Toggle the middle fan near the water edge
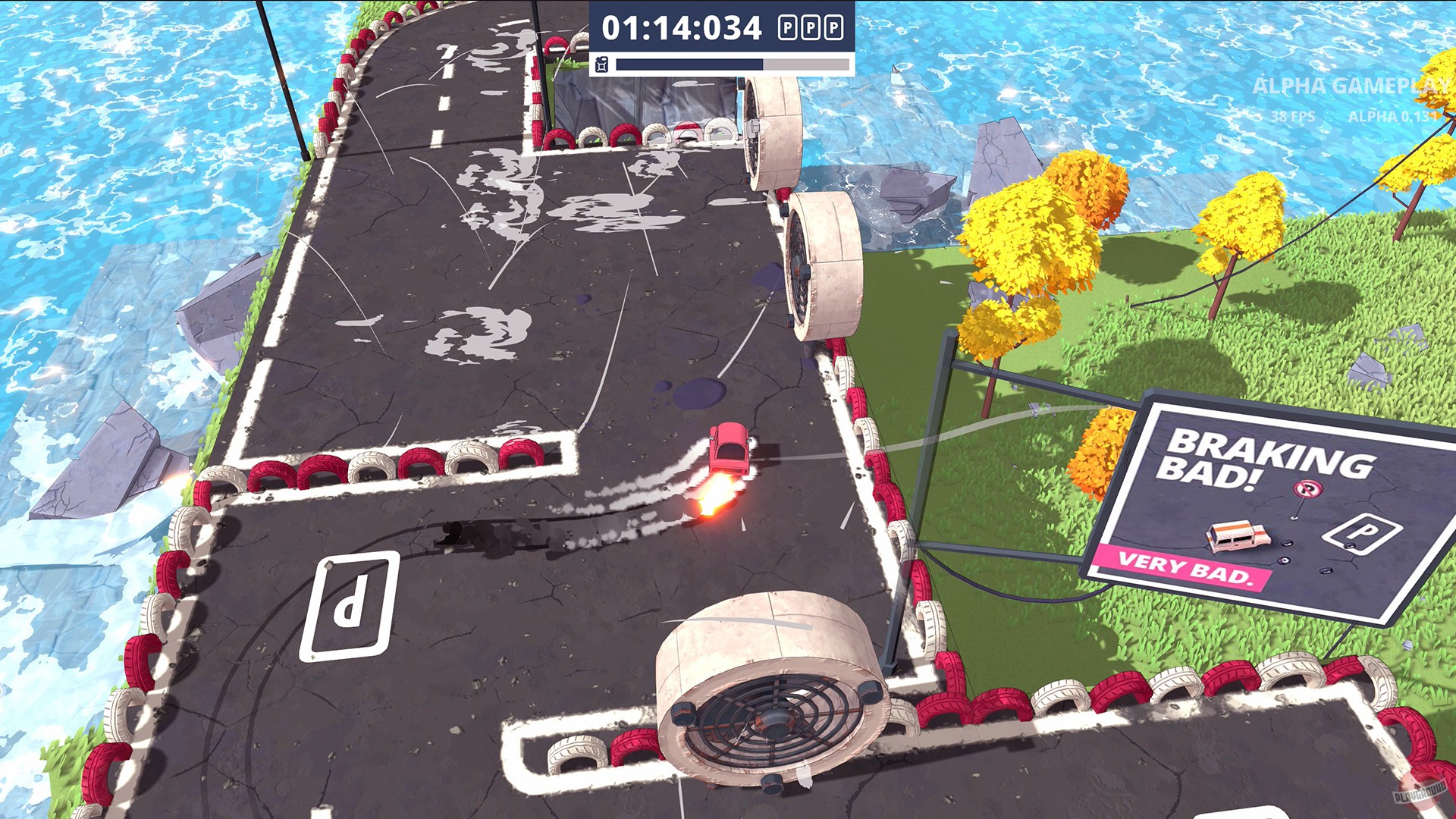The height and width of the screenshot is (819, 1456). (x=823, y=265)
